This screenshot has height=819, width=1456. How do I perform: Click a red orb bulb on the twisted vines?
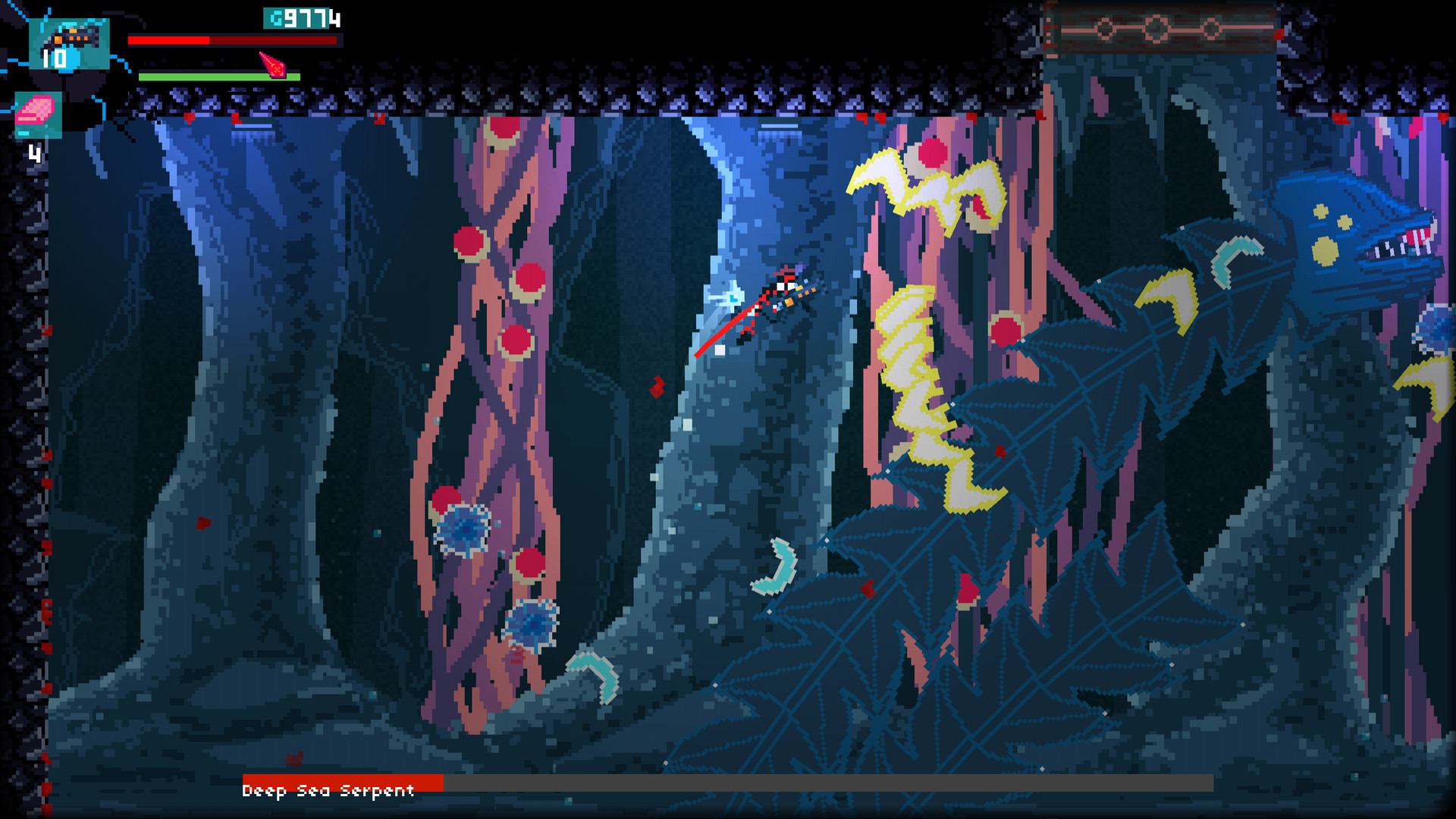tap(470, 242)
